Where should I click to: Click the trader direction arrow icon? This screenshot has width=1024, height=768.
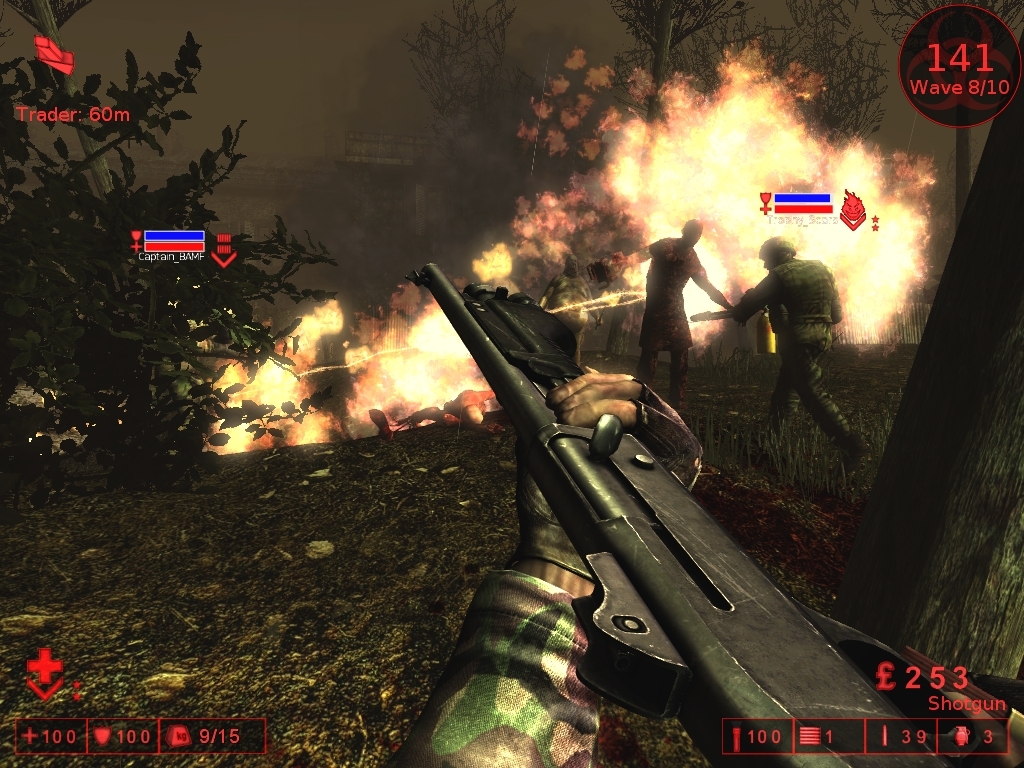point(53,54)
